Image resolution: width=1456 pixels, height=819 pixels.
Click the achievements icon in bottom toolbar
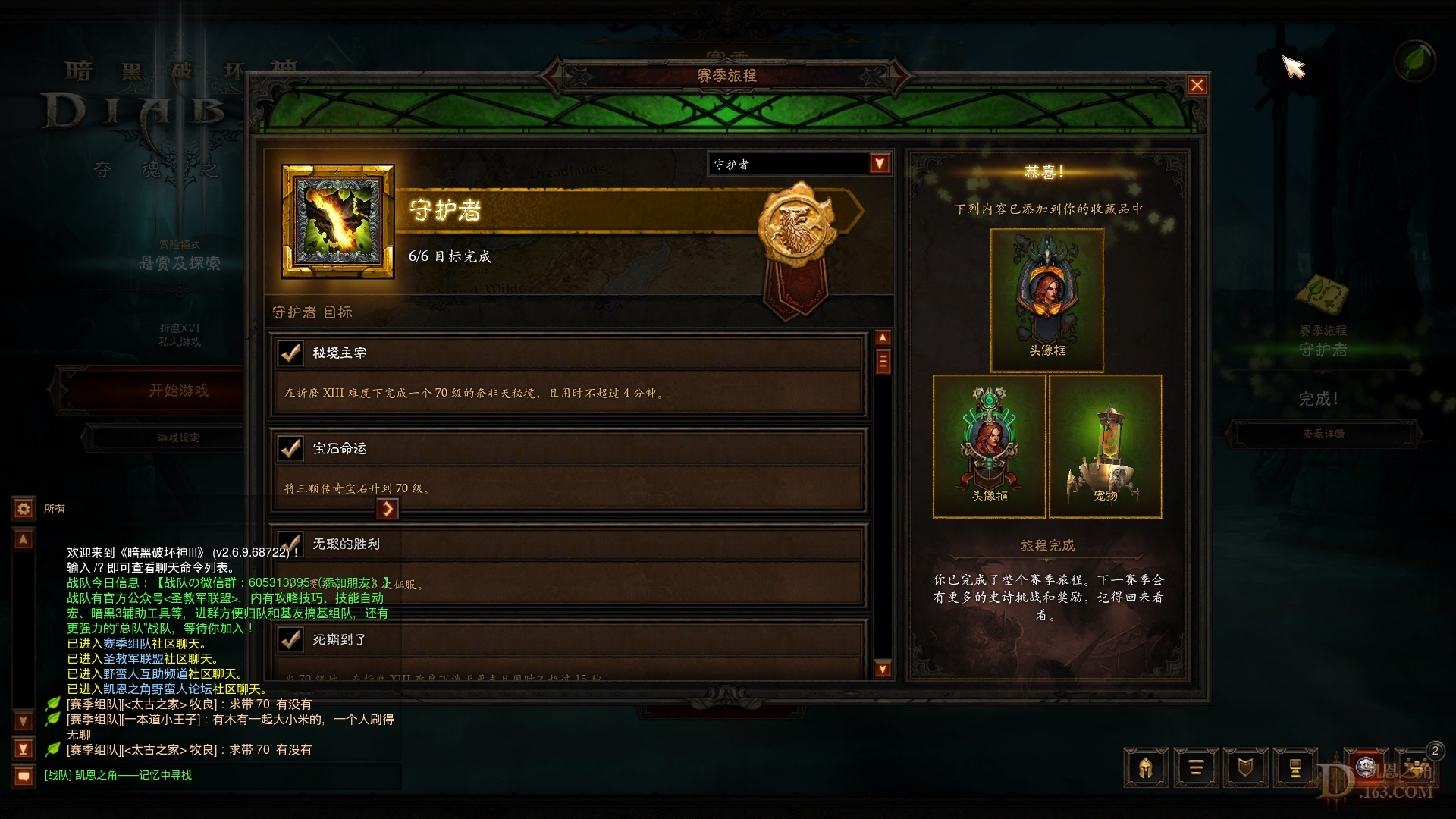click(x=1296, y=767)
